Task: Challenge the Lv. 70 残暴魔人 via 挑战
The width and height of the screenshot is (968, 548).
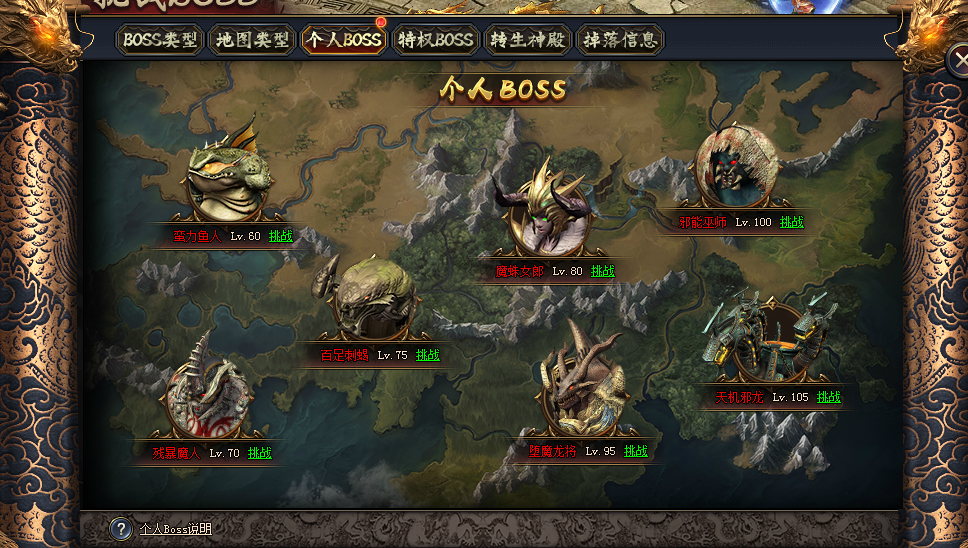Action: pos(259,453)
